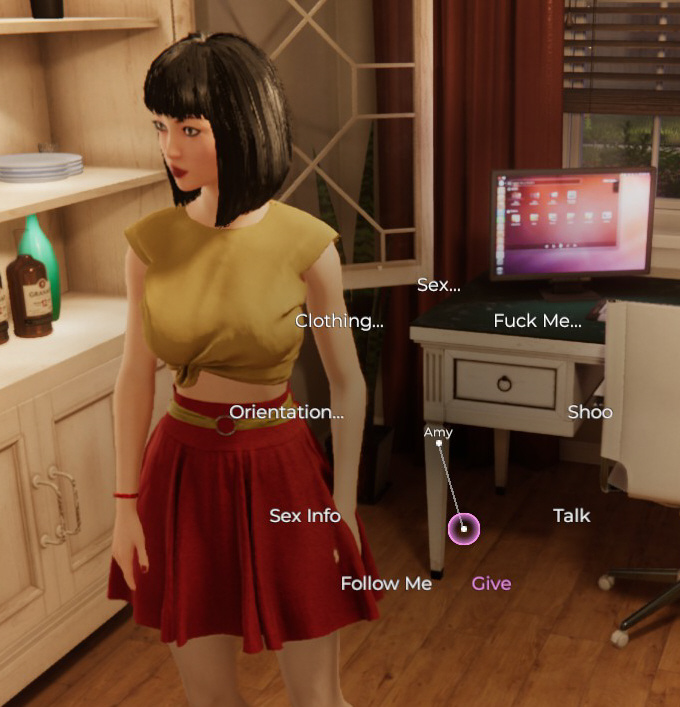Select the Give option in the radial menu
Viewport: 680px width, 707px height.
point(491,584)
